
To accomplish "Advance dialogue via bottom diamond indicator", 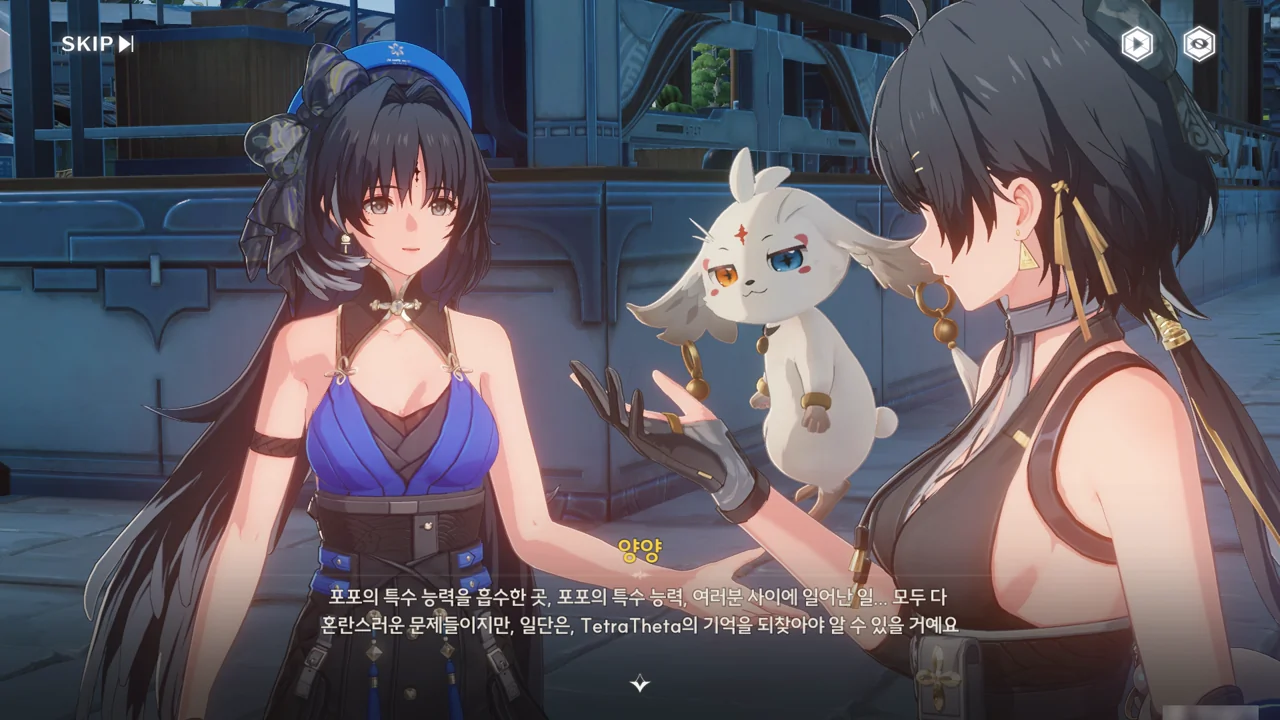I will [640, 684].
